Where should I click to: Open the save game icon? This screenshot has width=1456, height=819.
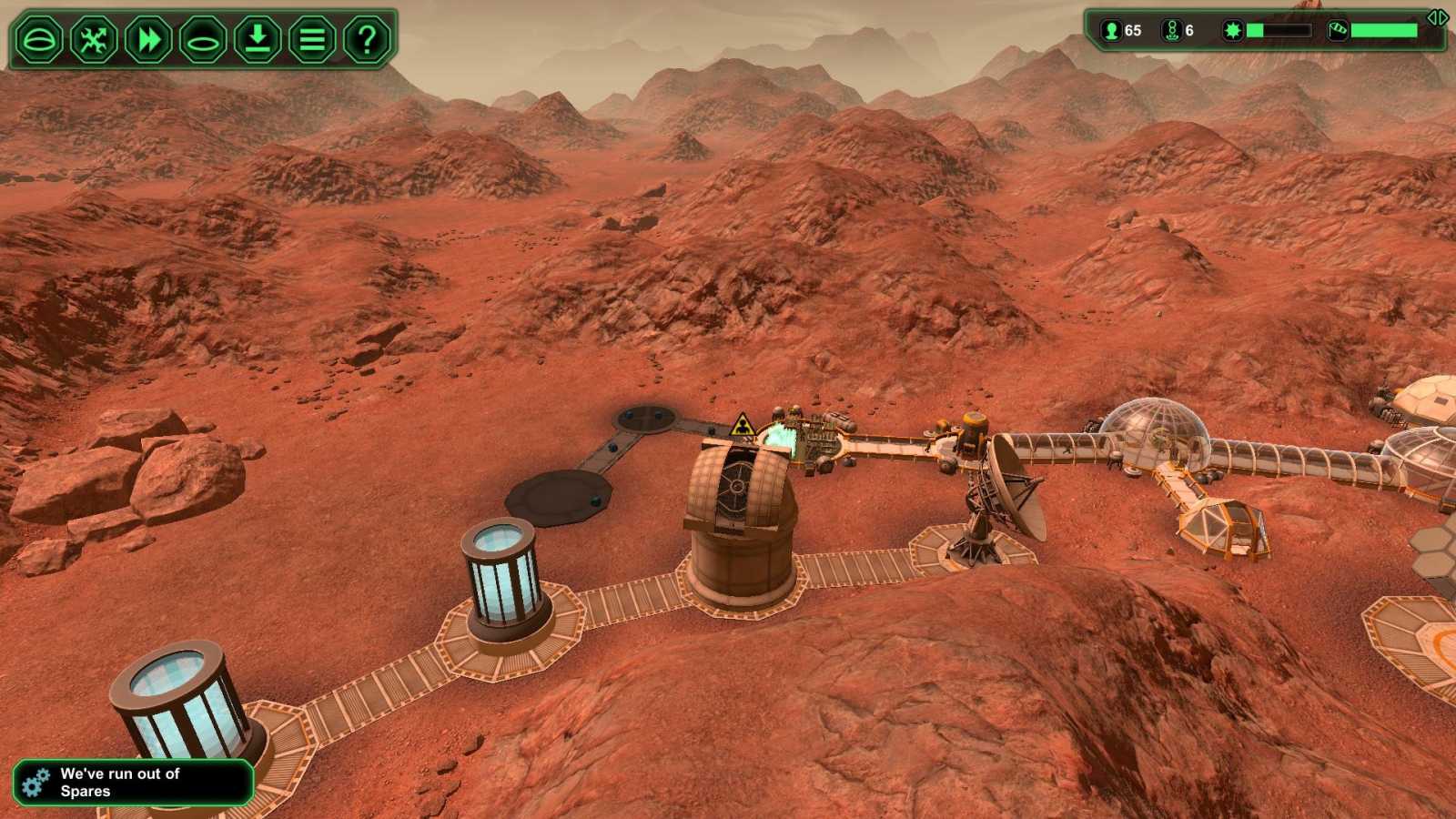pos(257,39)
